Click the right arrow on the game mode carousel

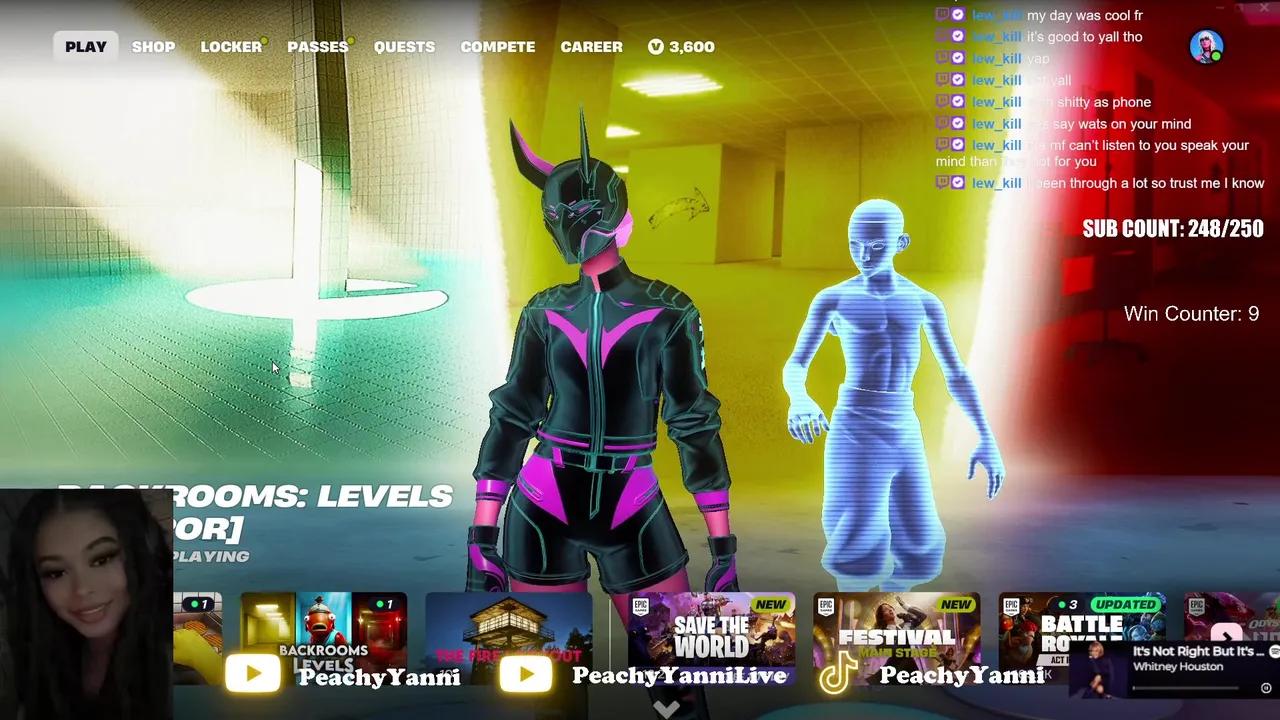[1226, 637]
